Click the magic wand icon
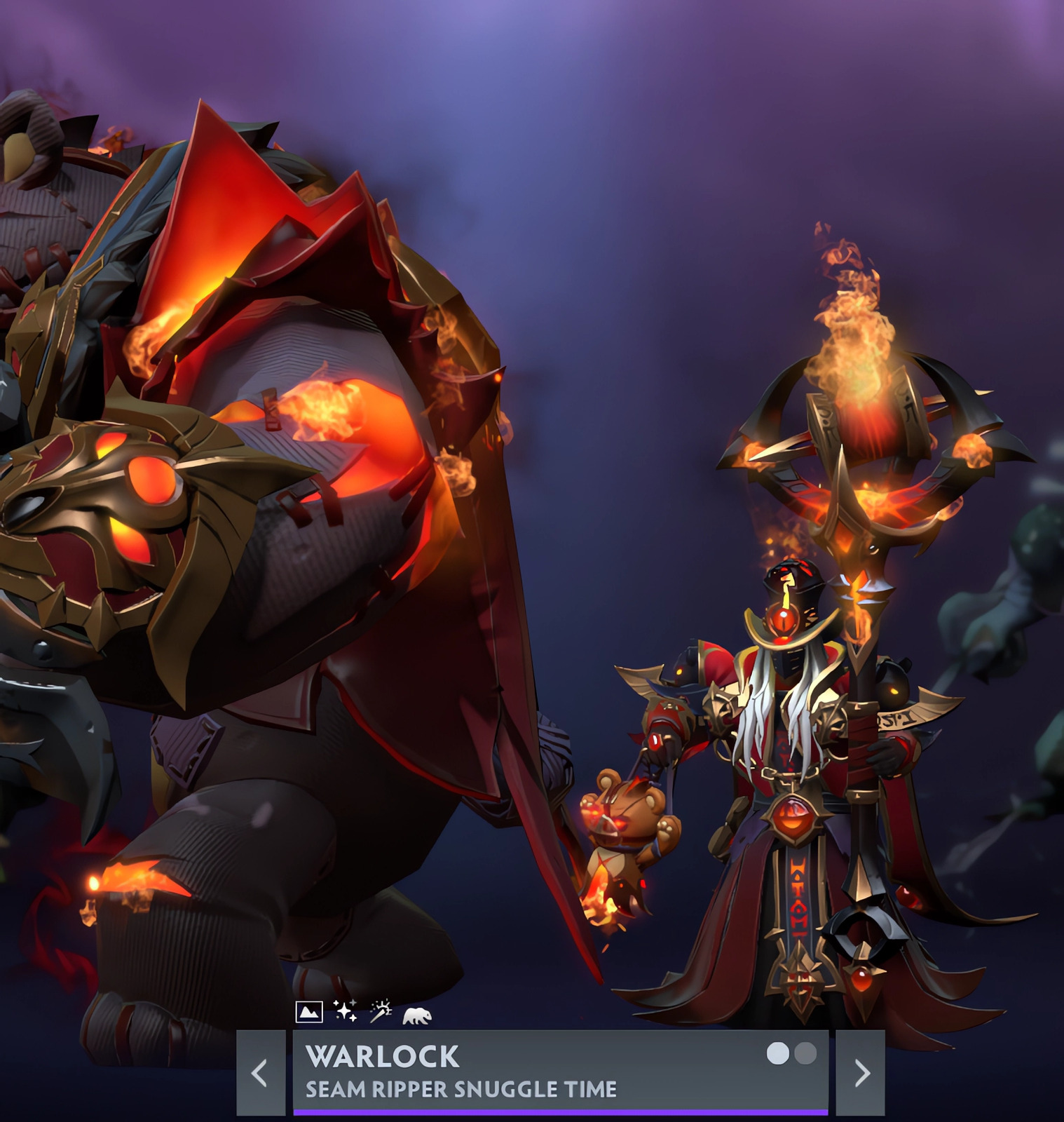This screenshot has width=1064, height=1122. pyautogui.click(x=381, y=1011)
